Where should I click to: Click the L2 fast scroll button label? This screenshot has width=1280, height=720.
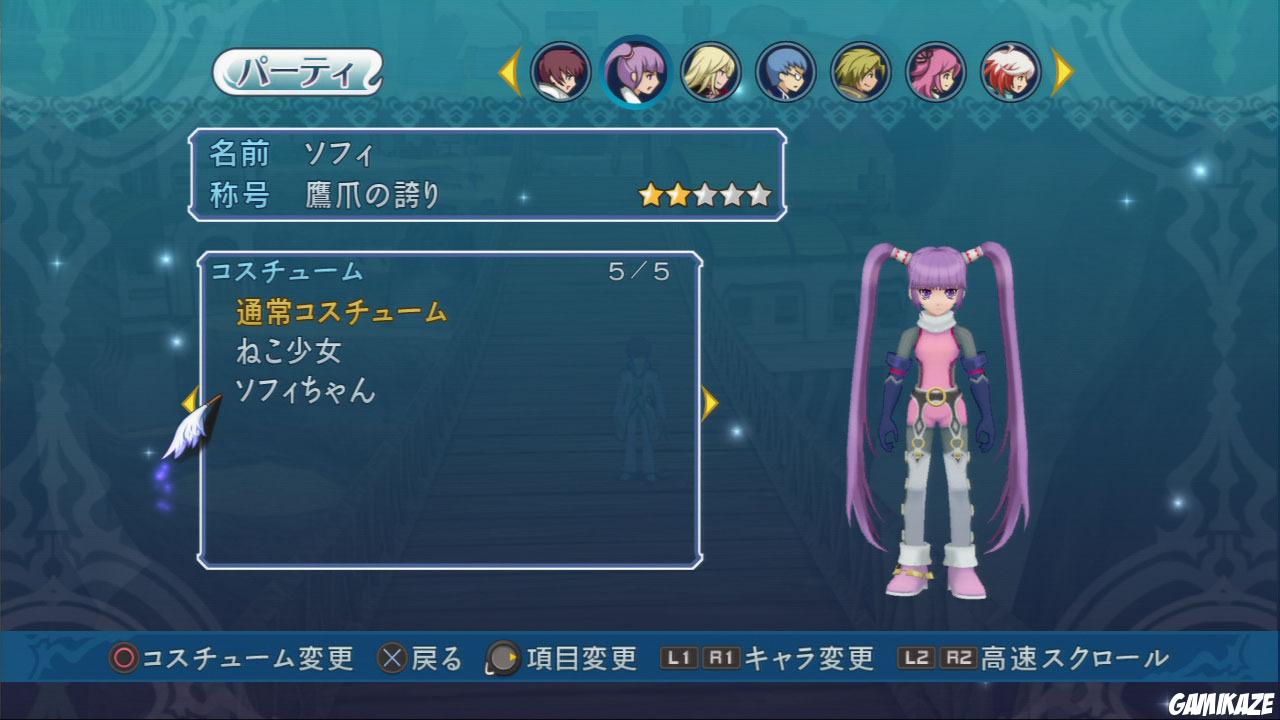tap(916, 659)
